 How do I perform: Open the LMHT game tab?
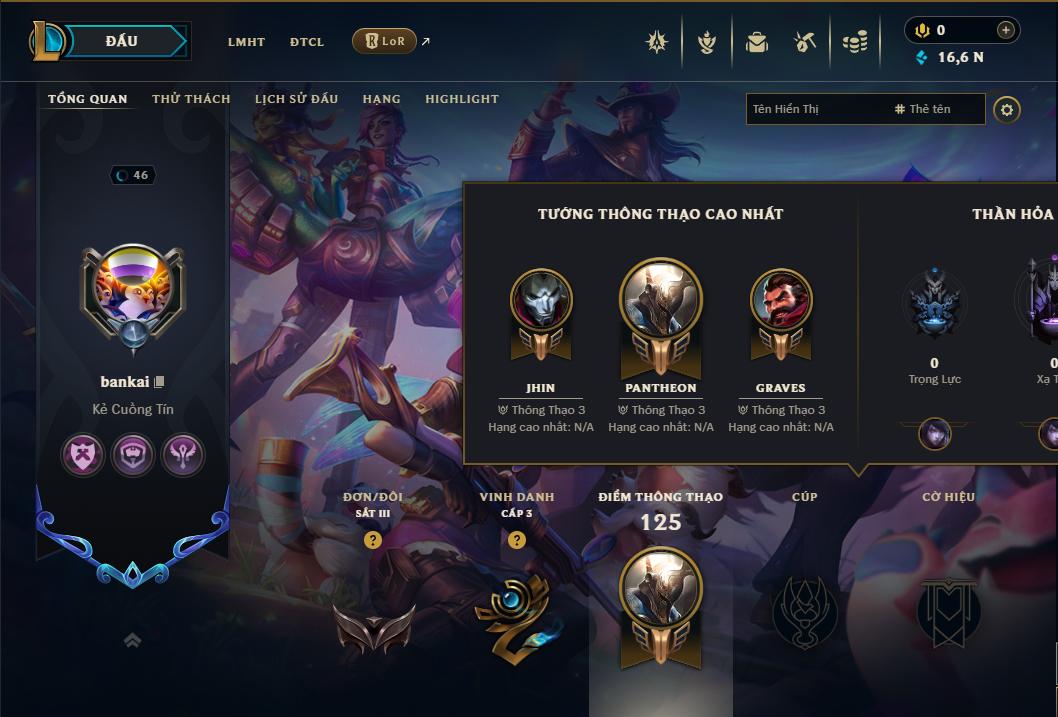click(x=246, y=42)
